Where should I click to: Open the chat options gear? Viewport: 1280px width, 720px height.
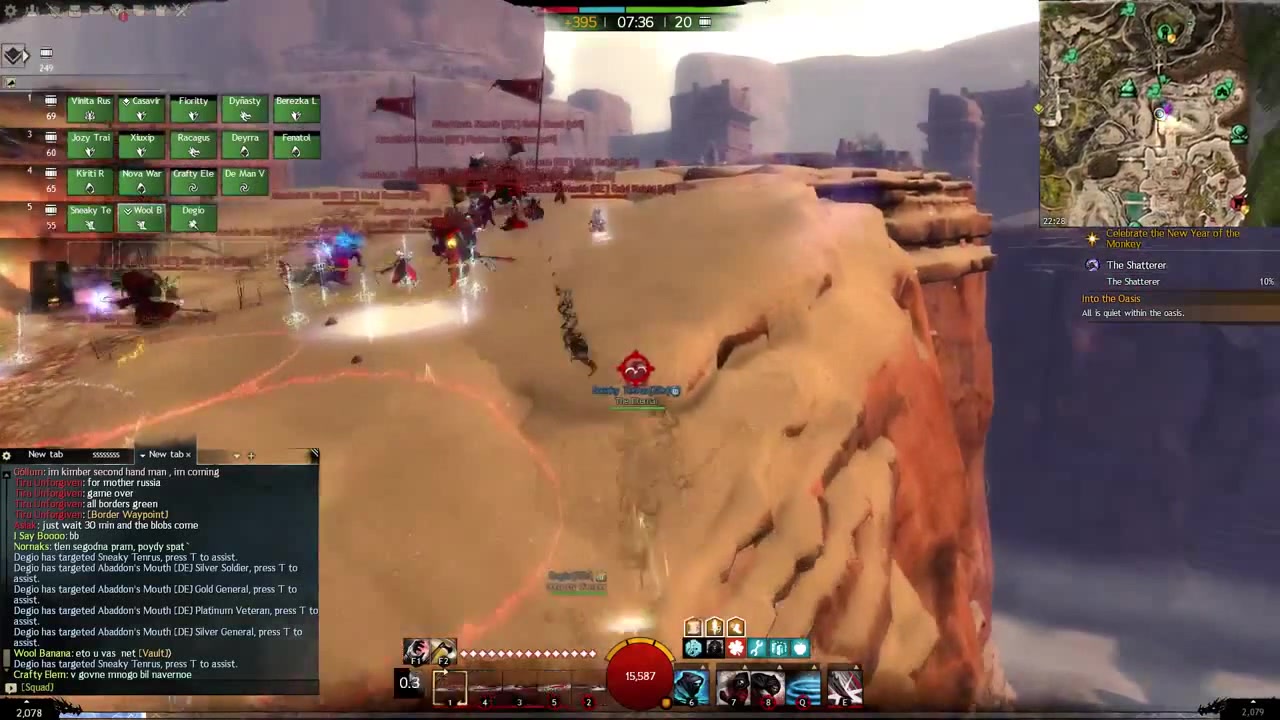pyautogui.click(x=7, y=455)
